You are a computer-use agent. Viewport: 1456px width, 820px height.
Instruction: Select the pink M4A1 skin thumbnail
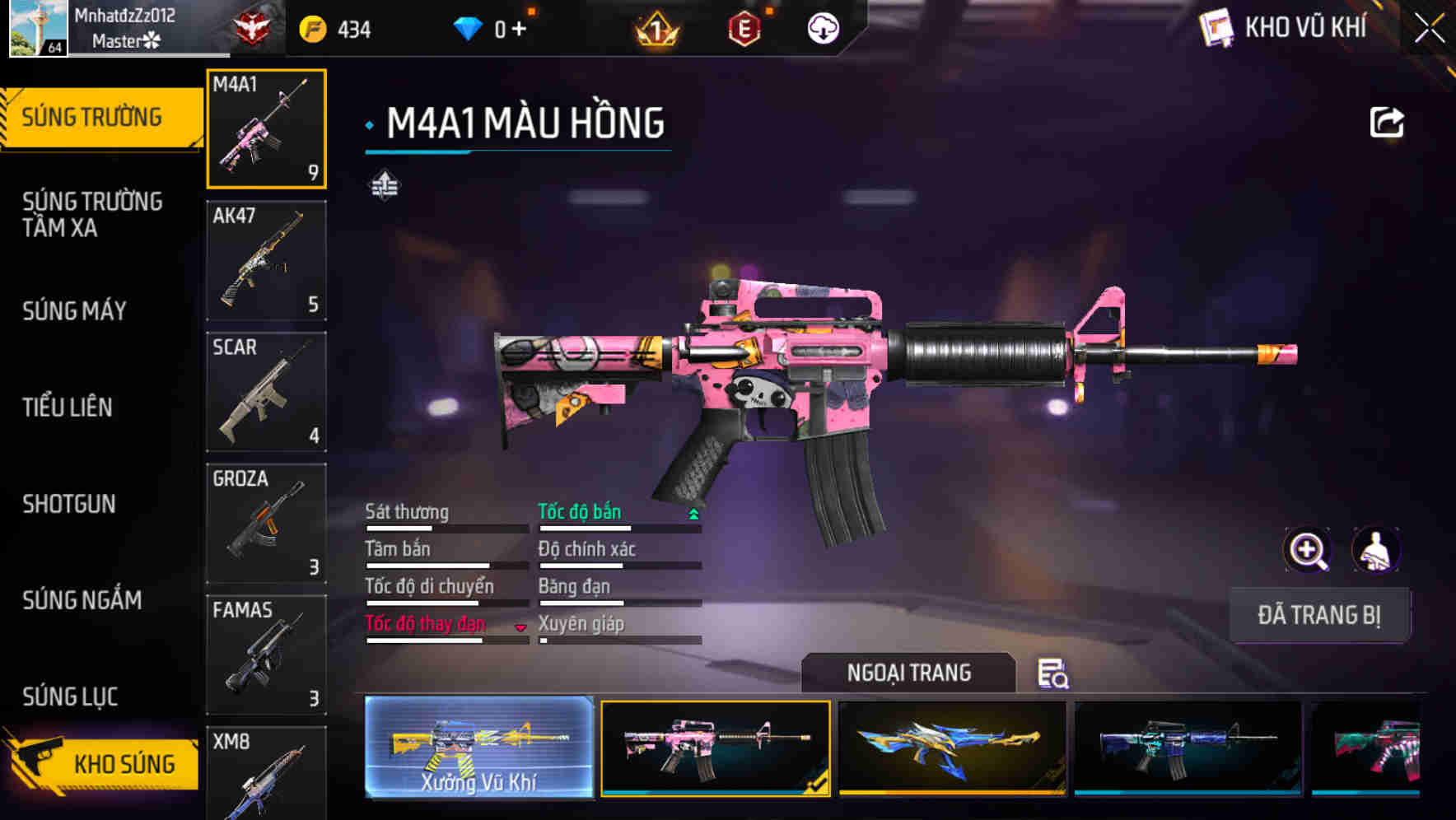[716, 749]
